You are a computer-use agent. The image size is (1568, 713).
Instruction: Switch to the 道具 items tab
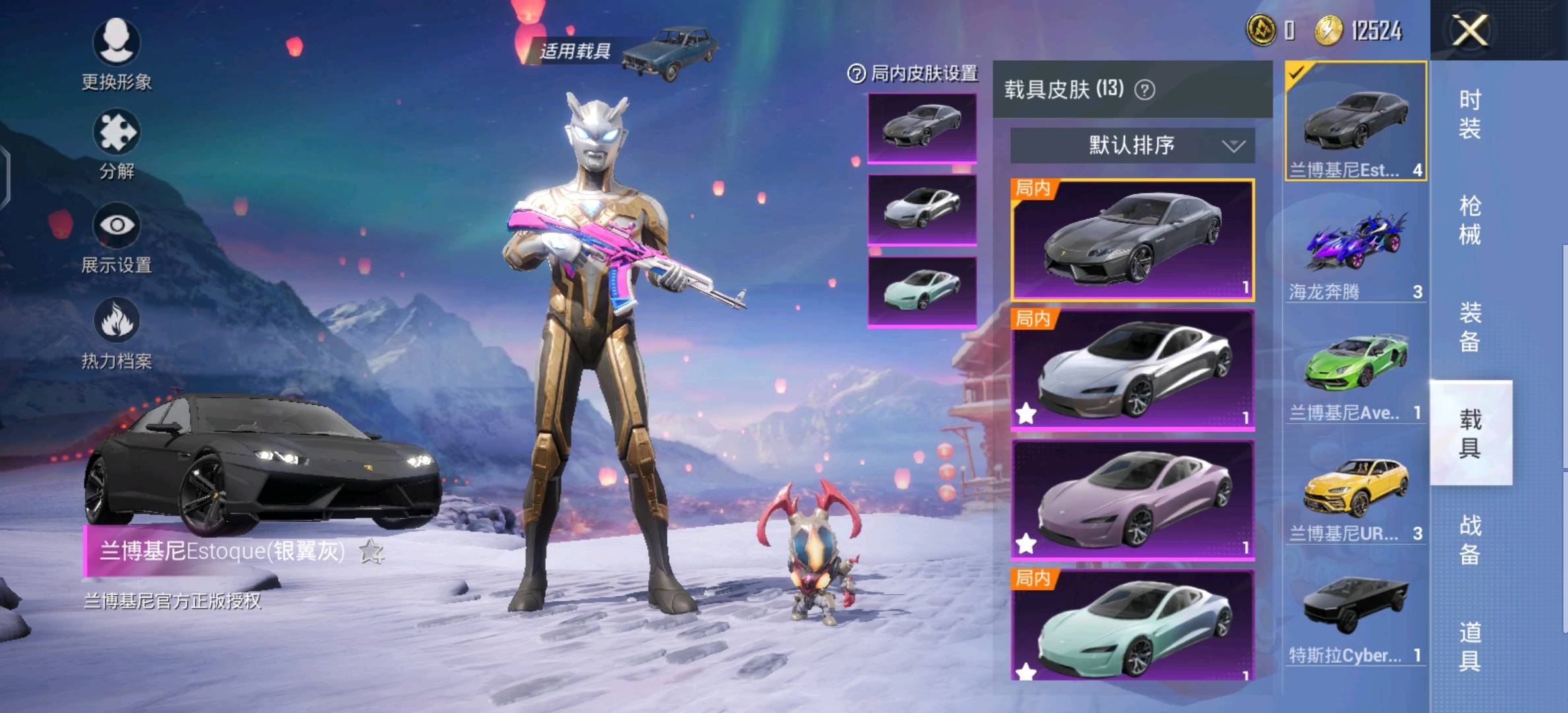point(1470,646)
